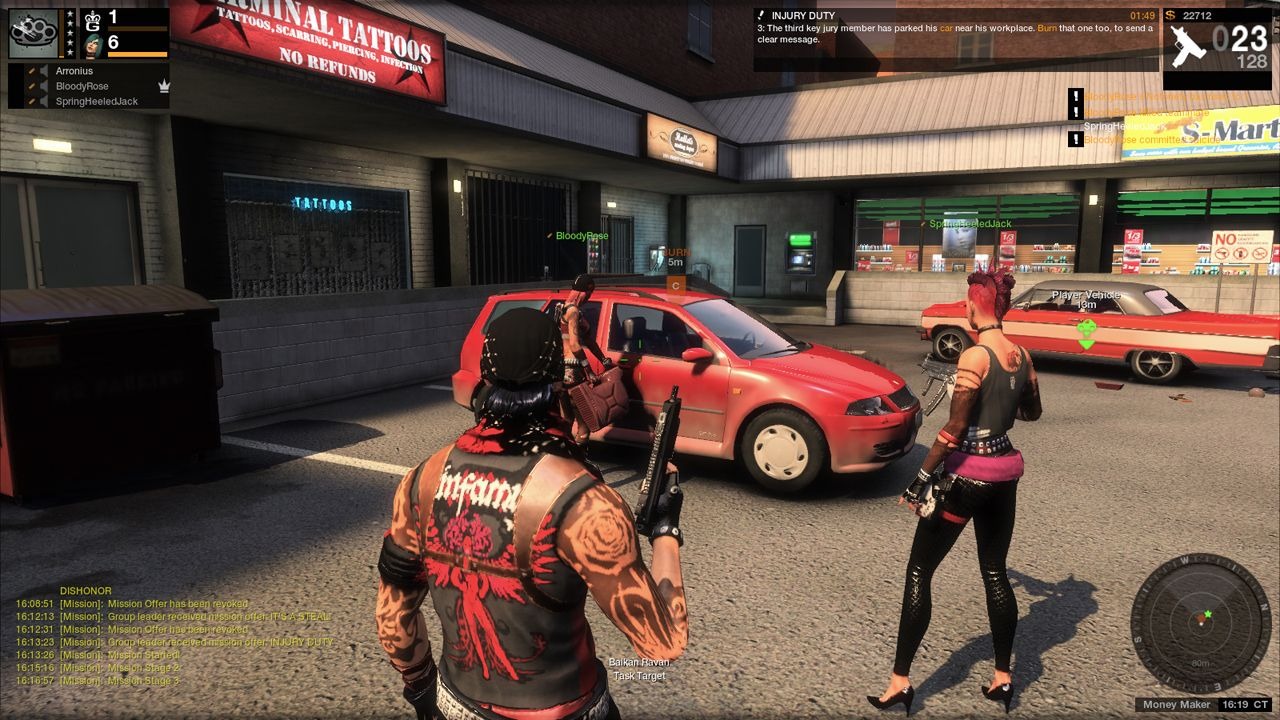Screen dimensions: 1280x720
Task: Click the dollar sign money icon
Action: pyautogui.click(x=1171, y=17)
